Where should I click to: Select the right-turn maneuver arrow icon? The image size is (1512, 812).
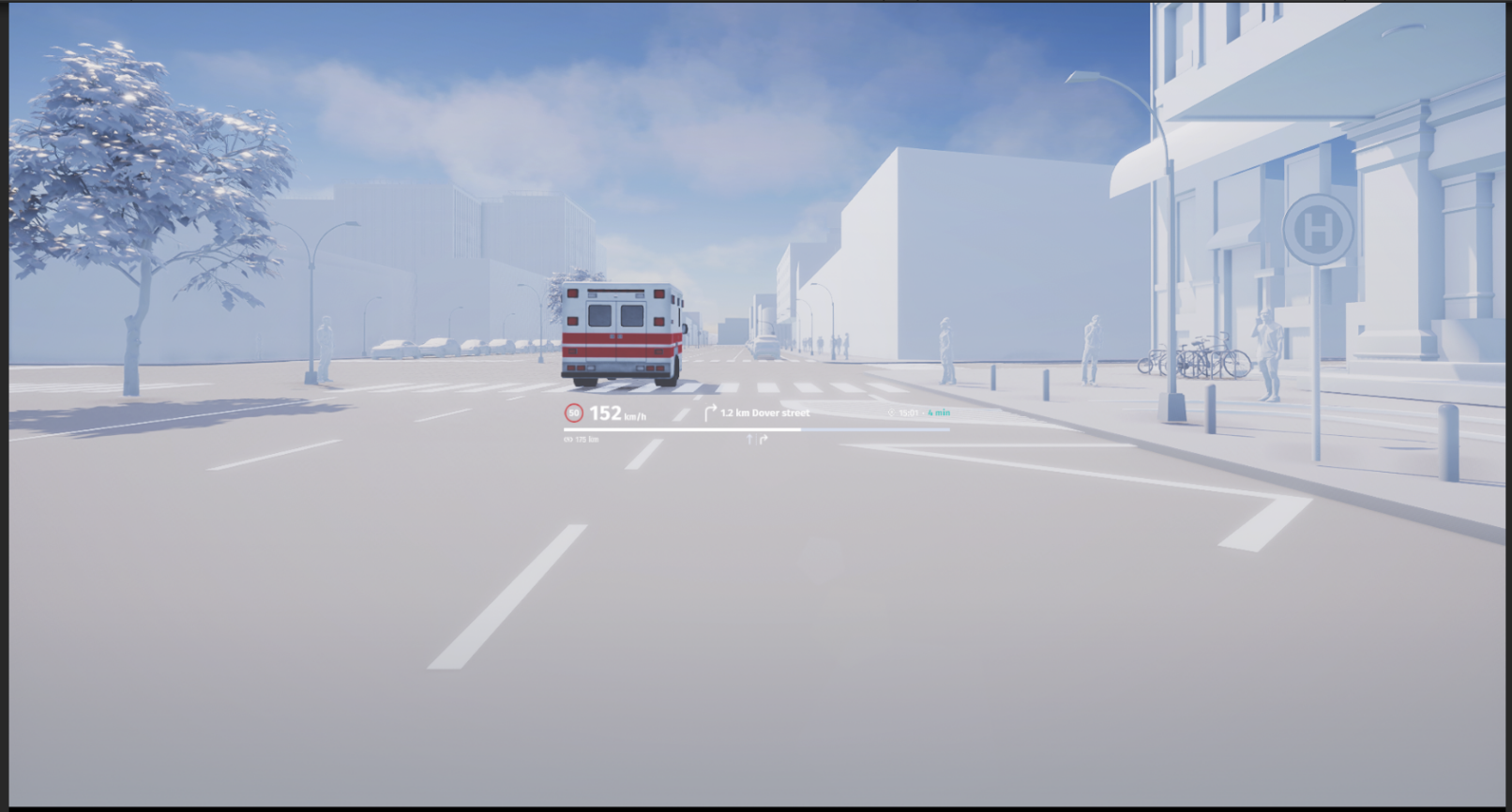(x=710, y=413)
